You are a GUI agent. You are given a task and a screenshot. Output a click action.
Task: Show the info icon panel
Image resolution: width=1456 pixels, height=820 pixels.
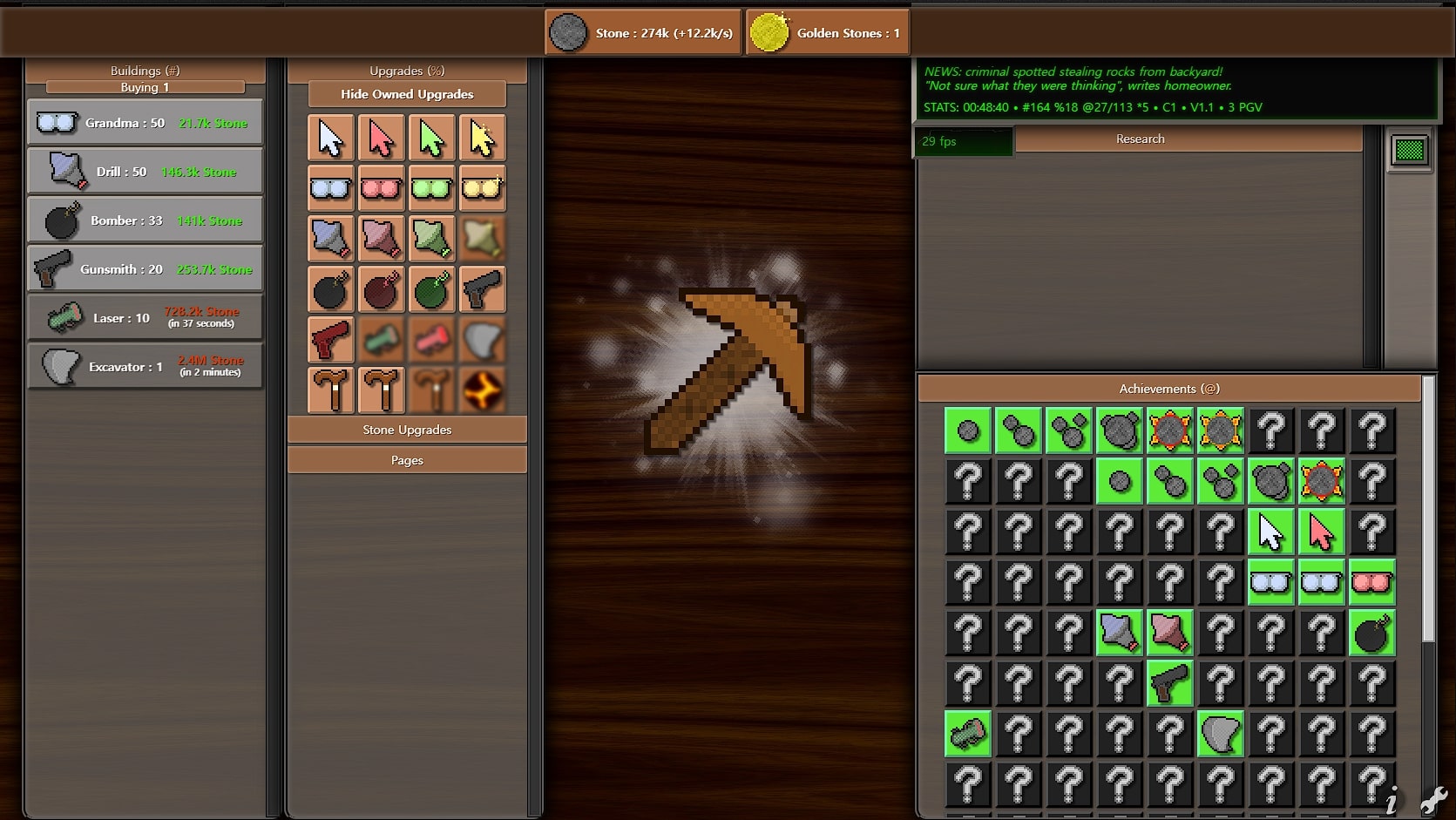(x=1392, y=799)
